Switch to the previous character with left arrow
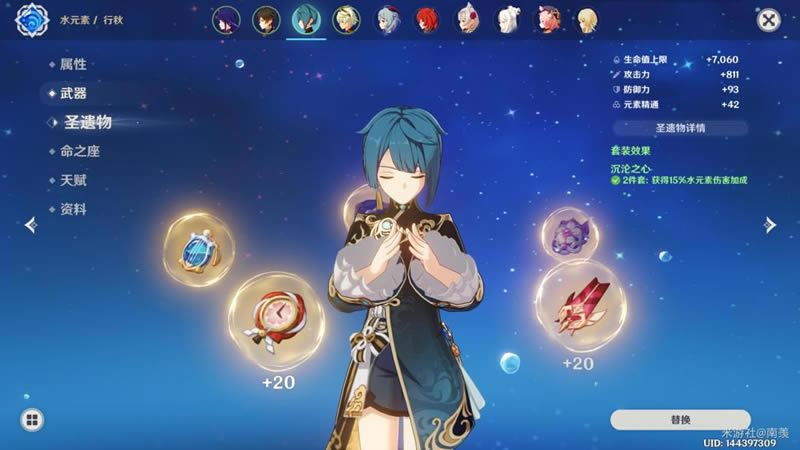The image size is (800, 450). 30,225
